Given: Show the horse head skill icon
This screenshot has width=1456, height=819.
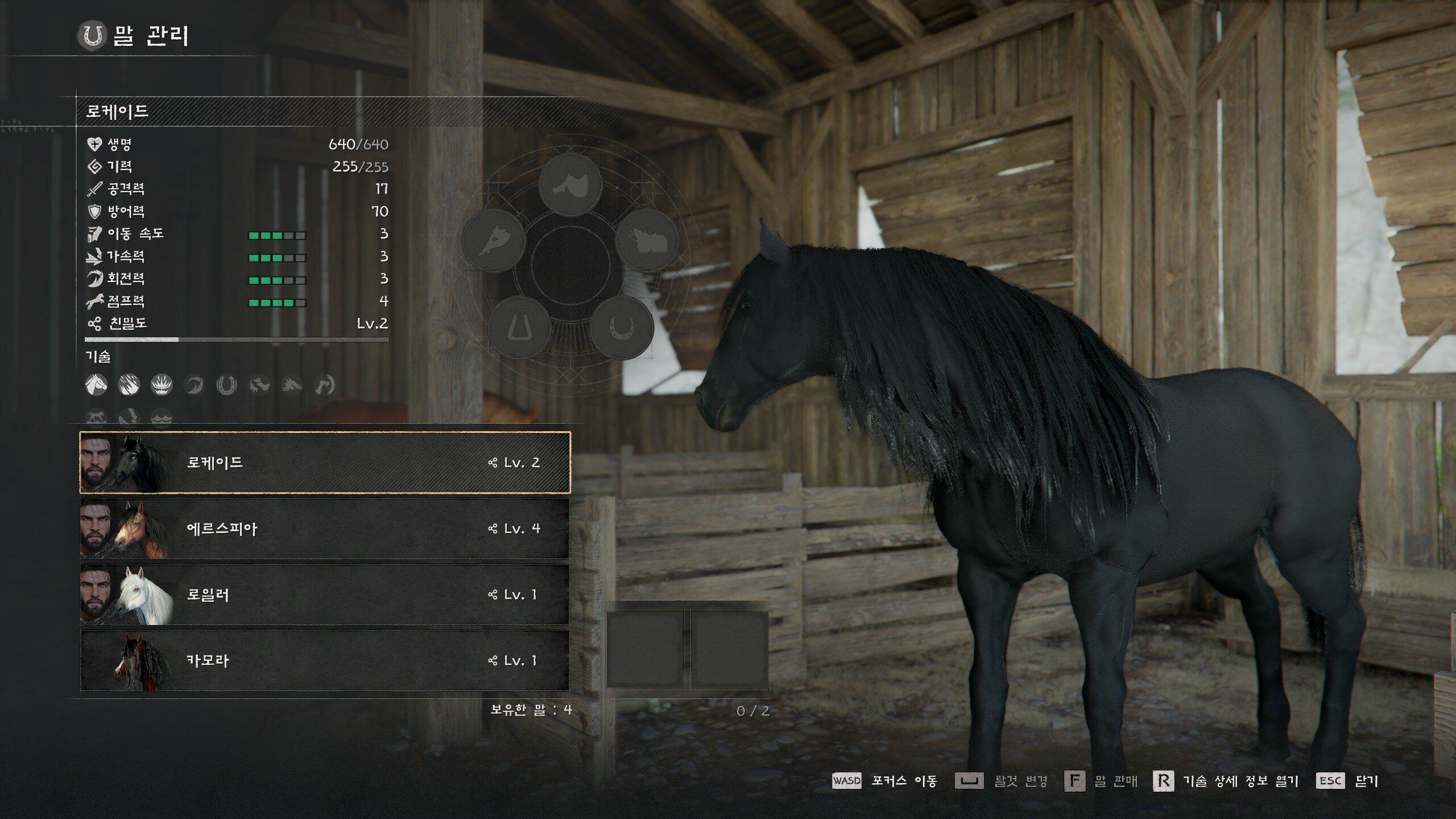Looking at the screenshot, I should coord(96,385).
